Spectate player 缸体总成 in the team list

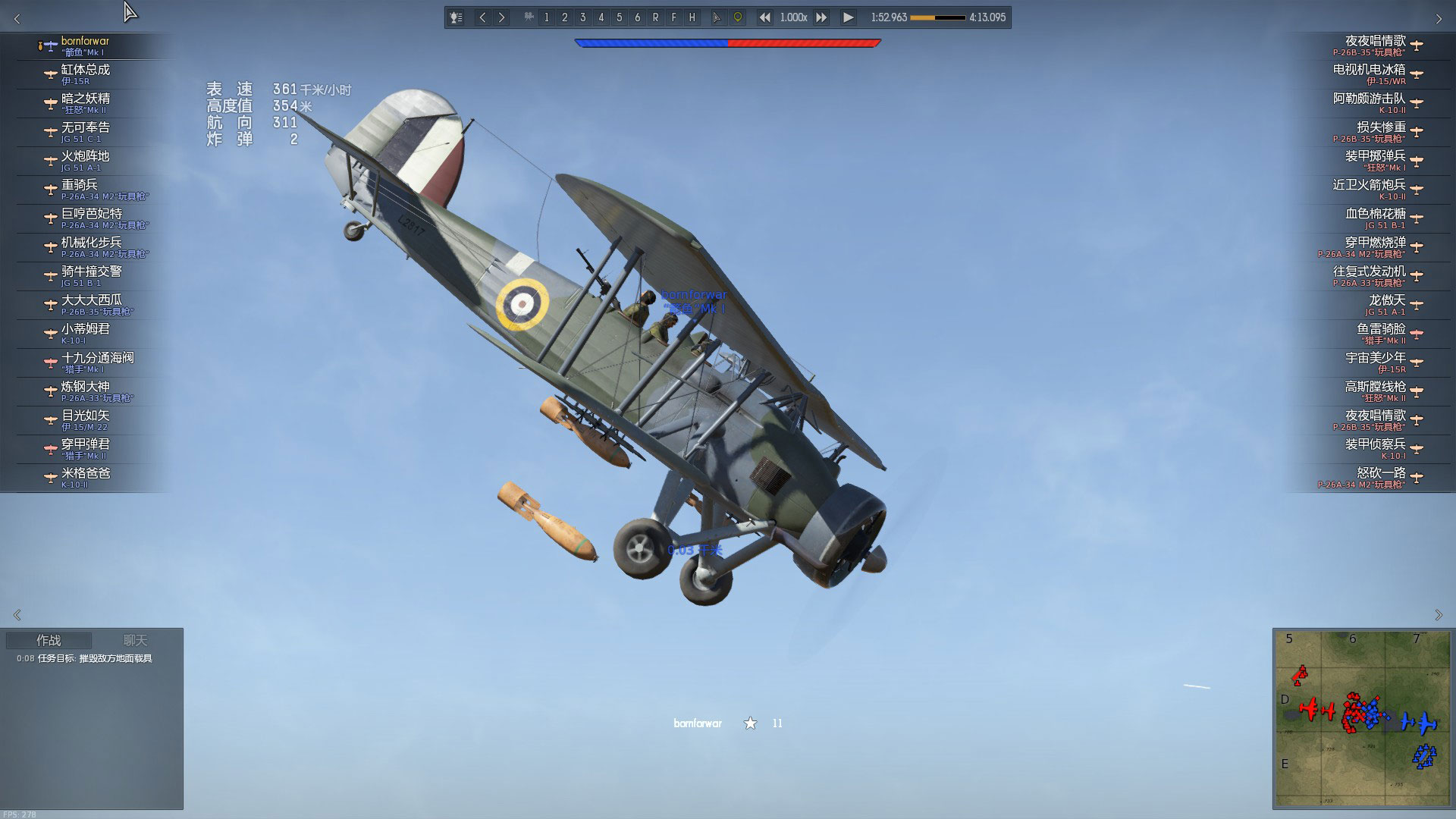tap(86, 74)
